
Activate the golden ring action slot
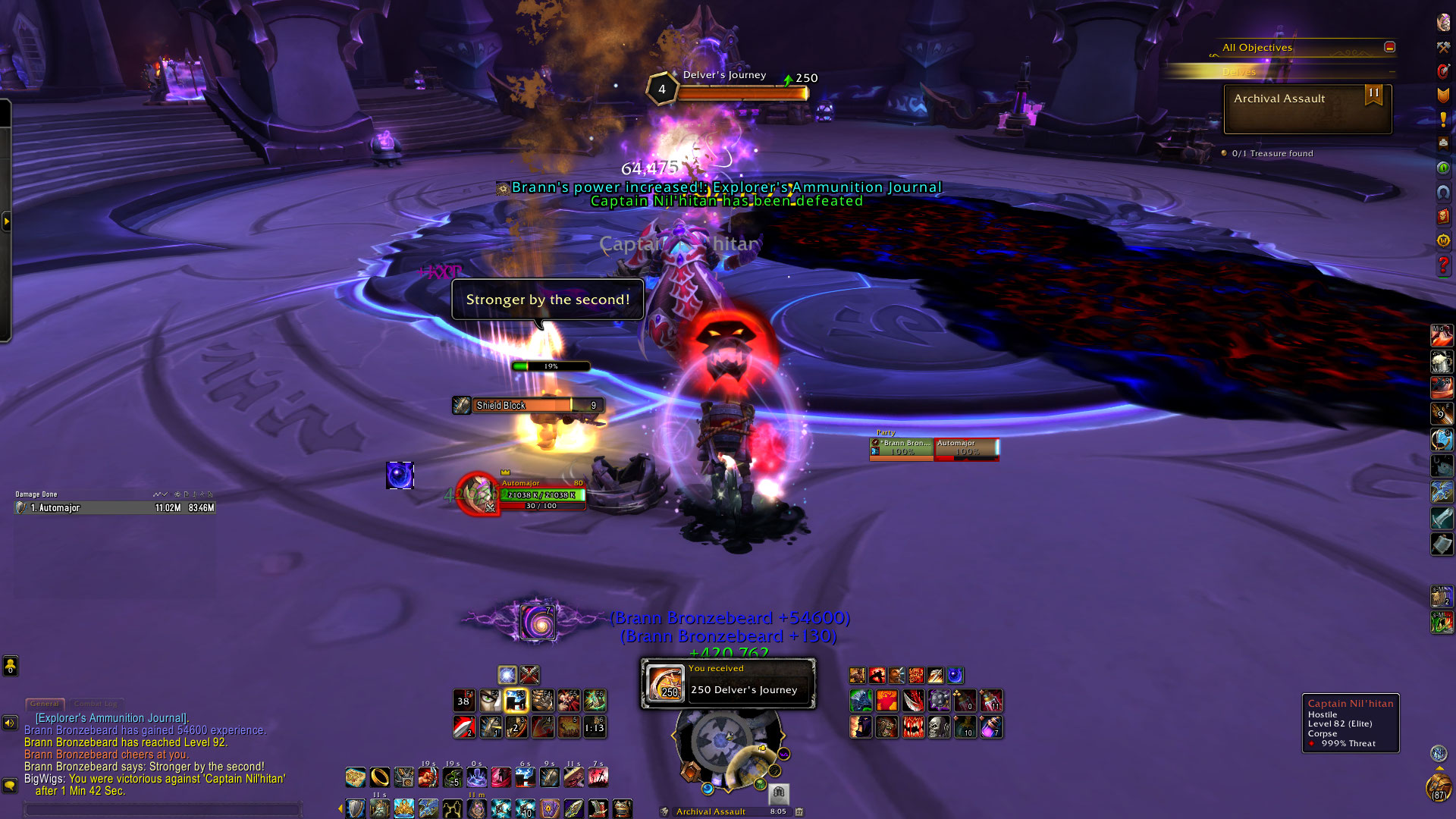click(379, 777)
